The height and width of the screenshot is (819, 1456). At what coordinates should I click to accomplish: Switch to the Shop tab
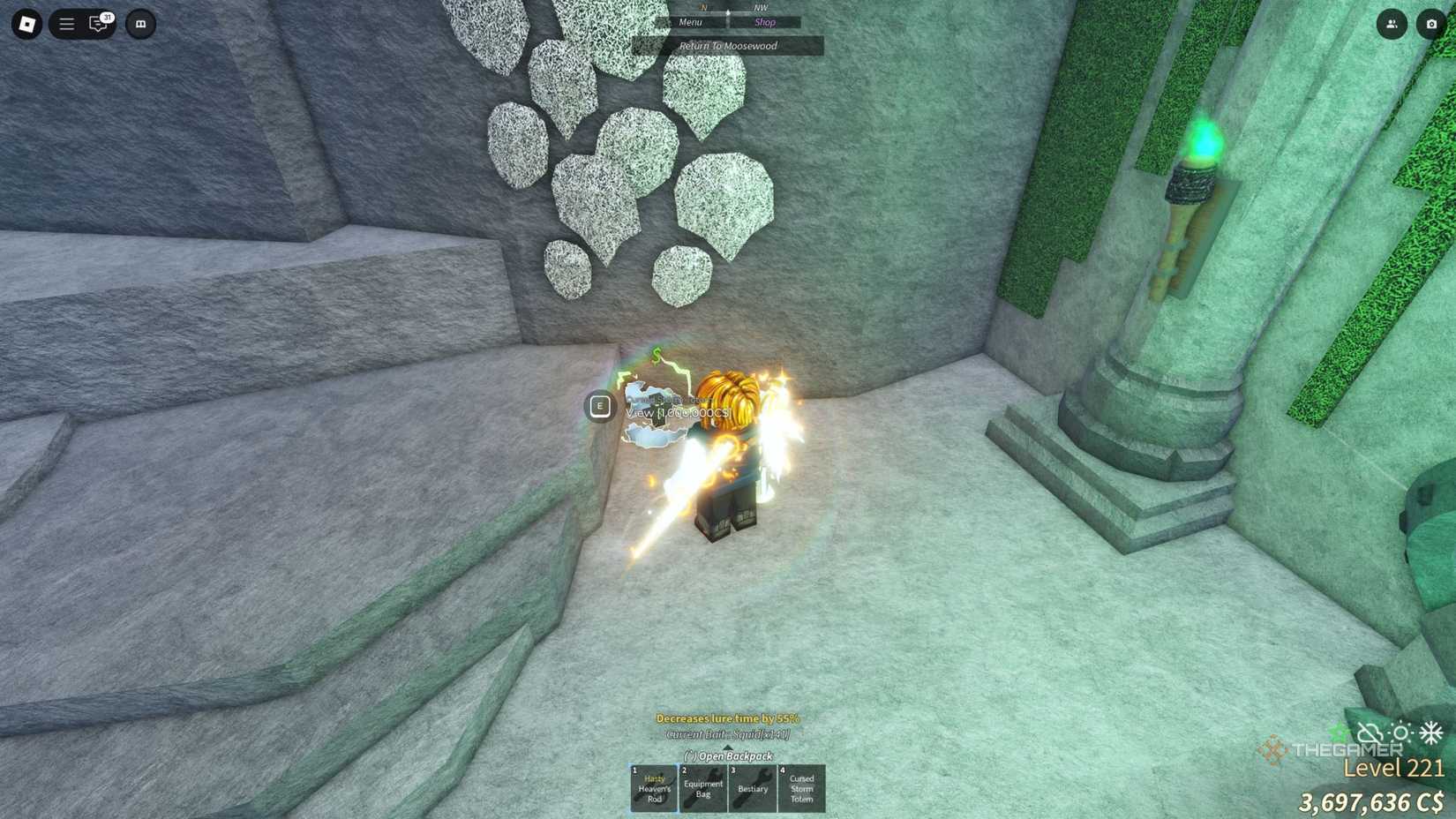(765, 22)
